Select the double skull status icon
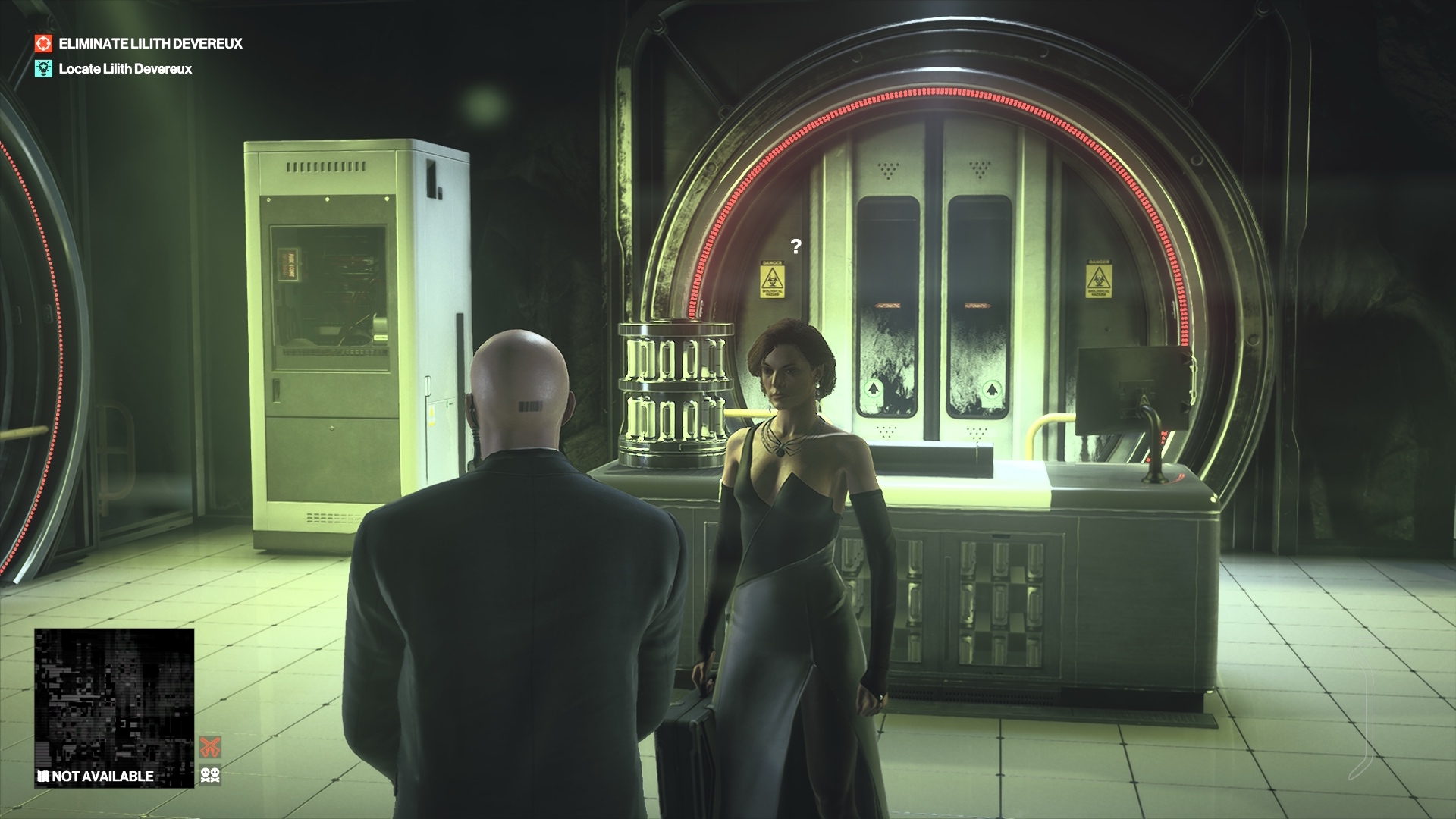The image size is (1456, 819). click(210, 775)
